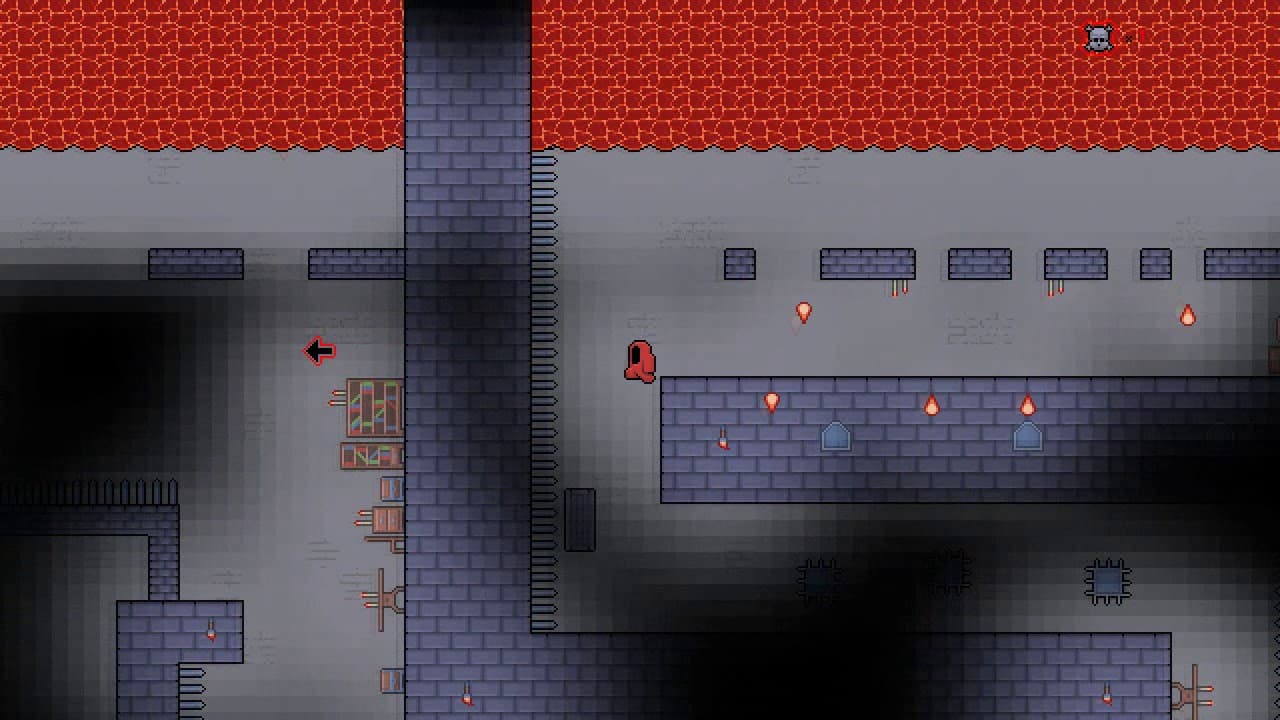Toggle the candle flame on the lower-left ledge

[x=209, y=633]
